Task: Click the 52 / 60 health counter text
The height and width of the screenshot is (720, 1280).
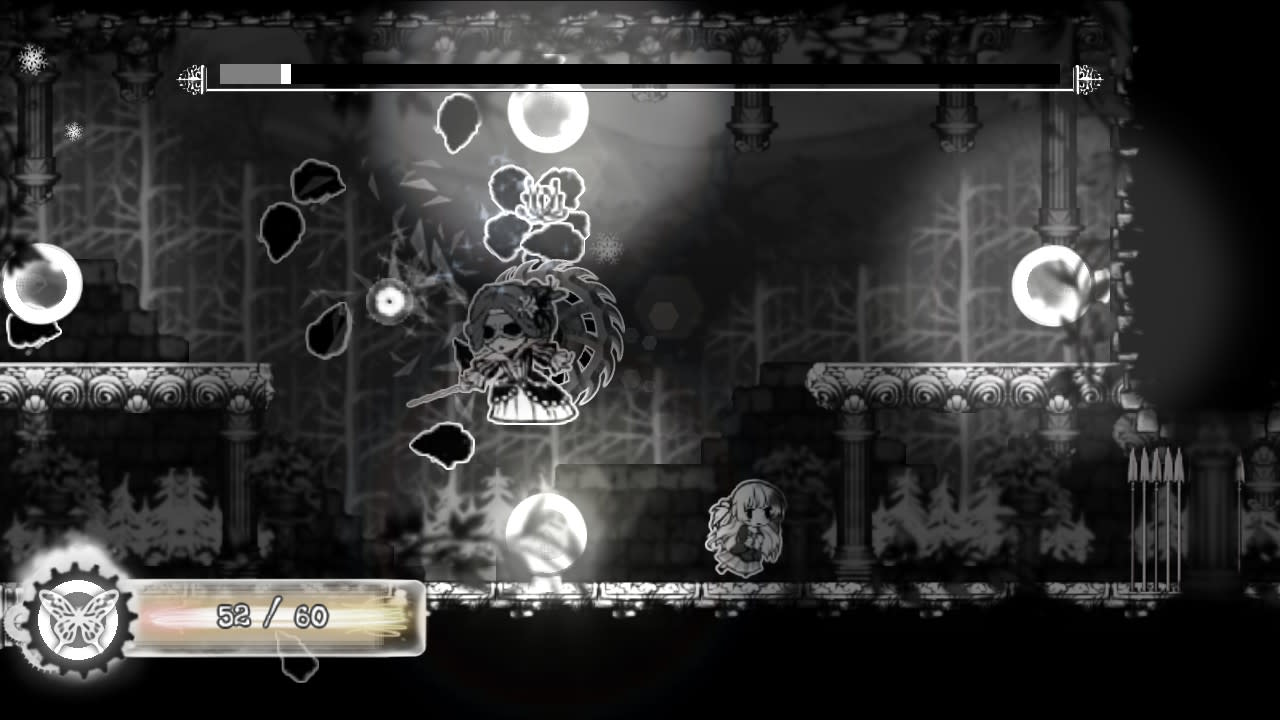Action: [x=270, y=618]
